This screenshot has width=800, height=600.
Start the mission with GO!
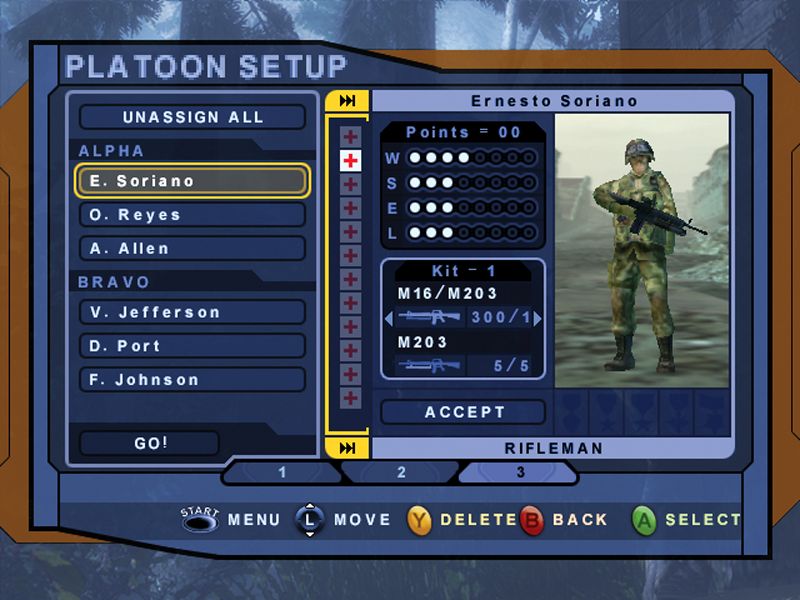tap(149, 443)
